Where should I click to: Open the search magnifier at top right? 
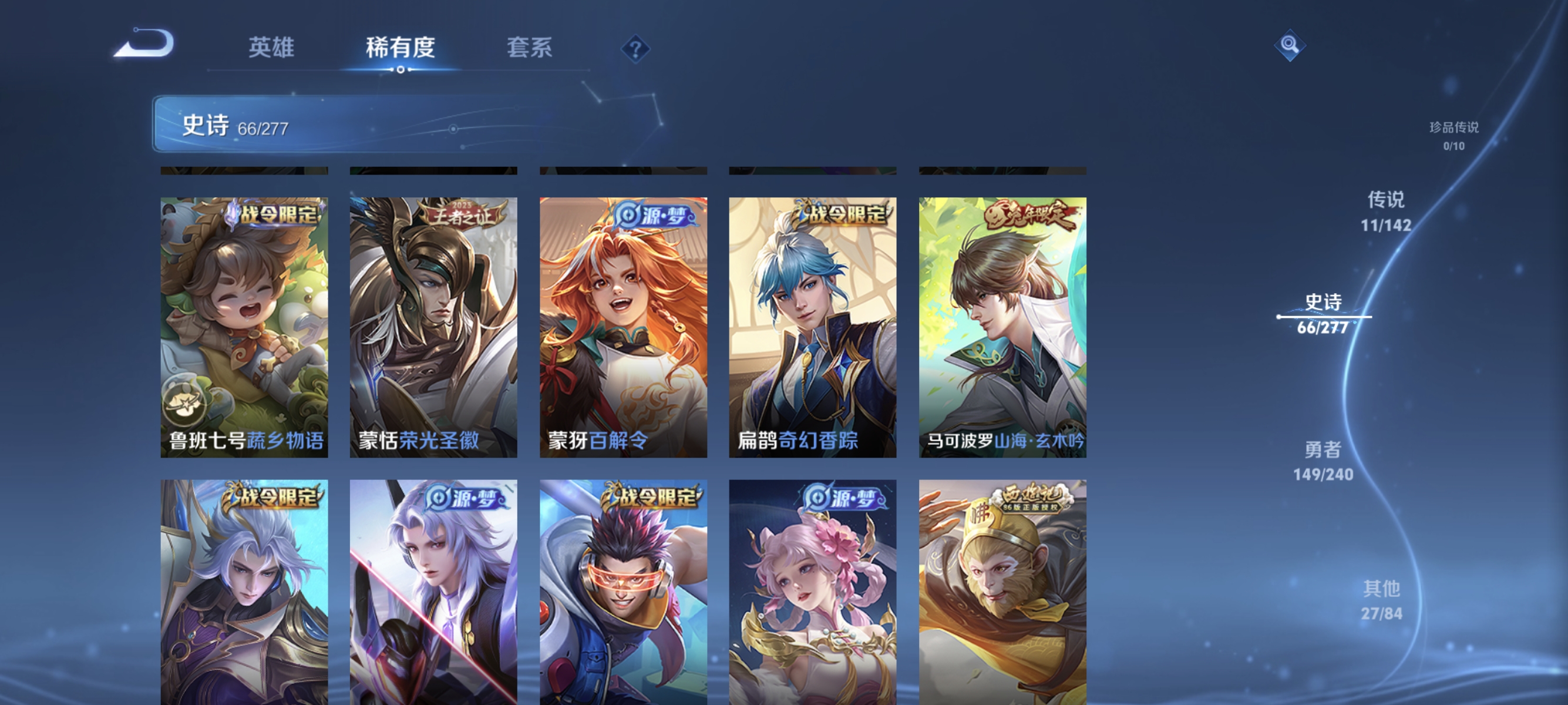point(1290,45)
